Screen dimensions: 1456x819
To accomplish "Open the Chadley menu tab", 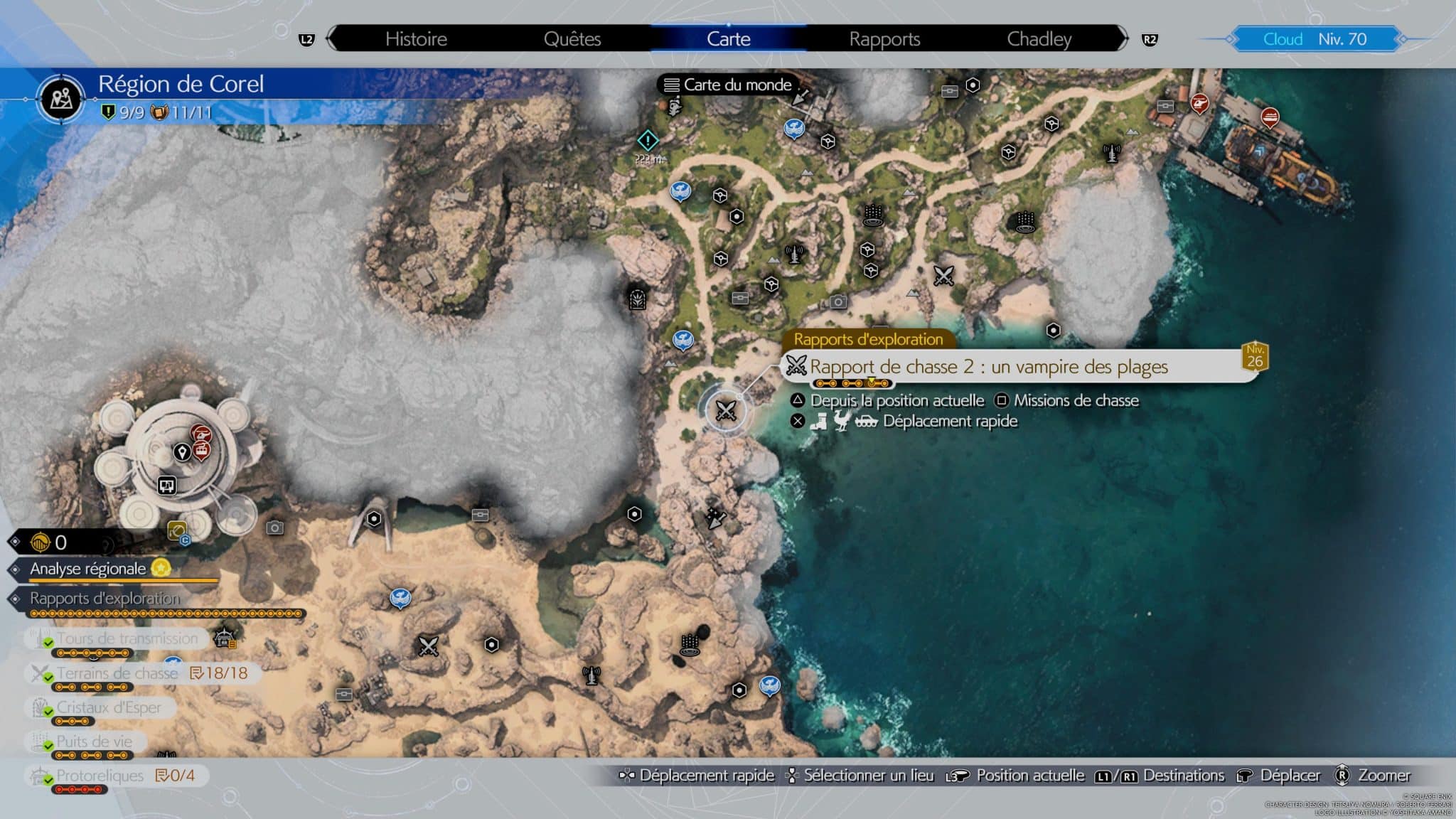I will tap(1039, 39).
